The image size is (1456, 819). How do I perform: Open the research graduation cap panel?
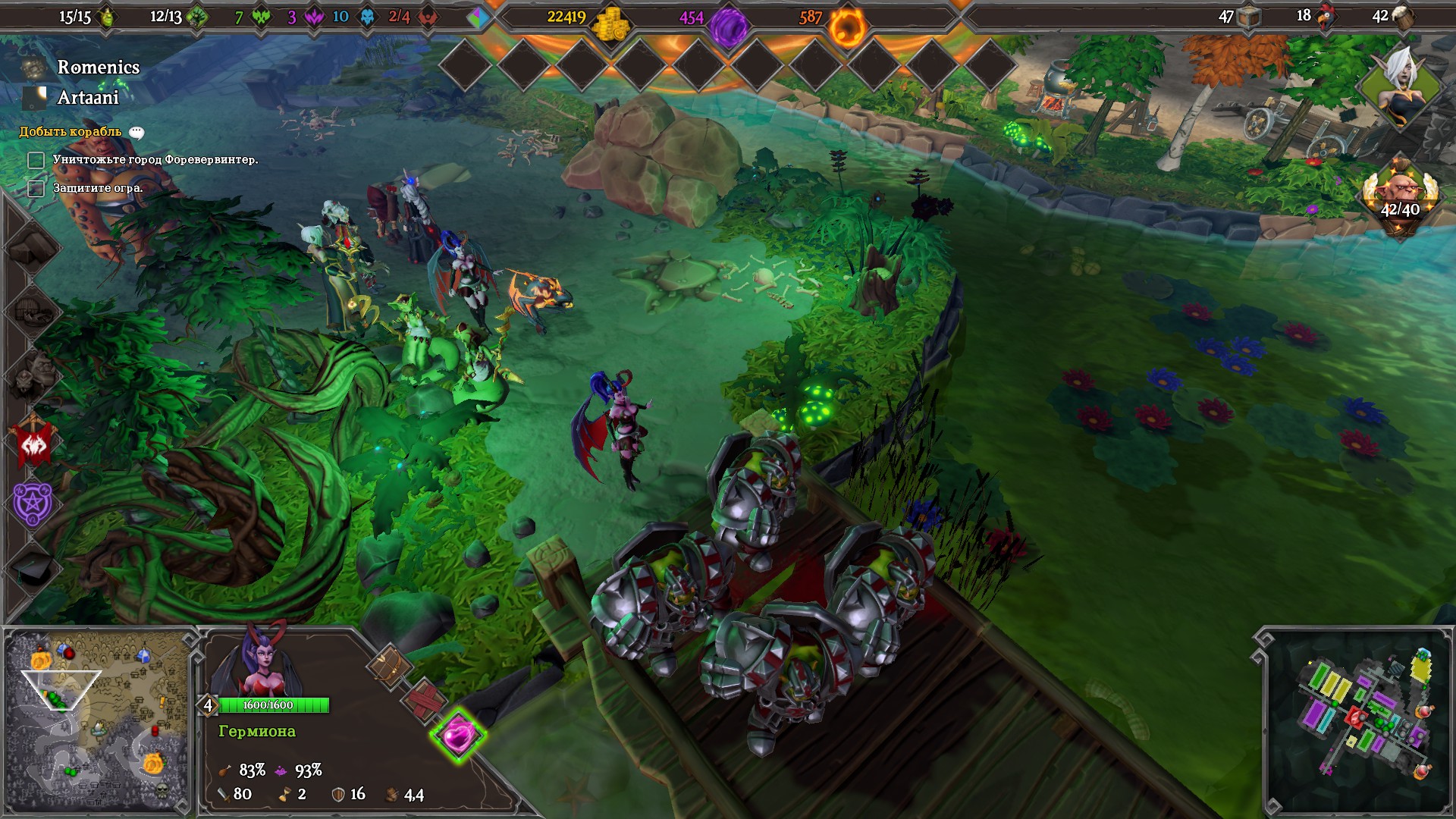pyautogui.click(x=32, y=563)
